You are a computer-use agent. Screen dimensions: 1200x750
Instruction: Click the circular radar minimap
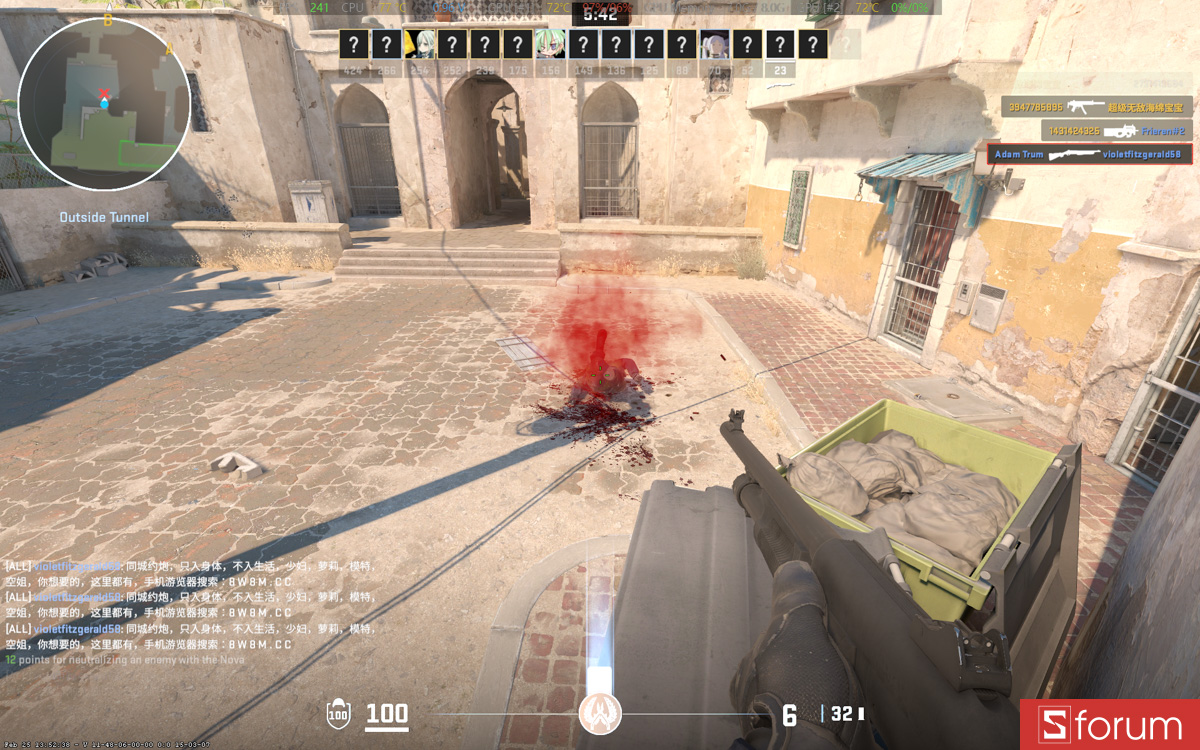pyautogui.click(x=103, y=106)
